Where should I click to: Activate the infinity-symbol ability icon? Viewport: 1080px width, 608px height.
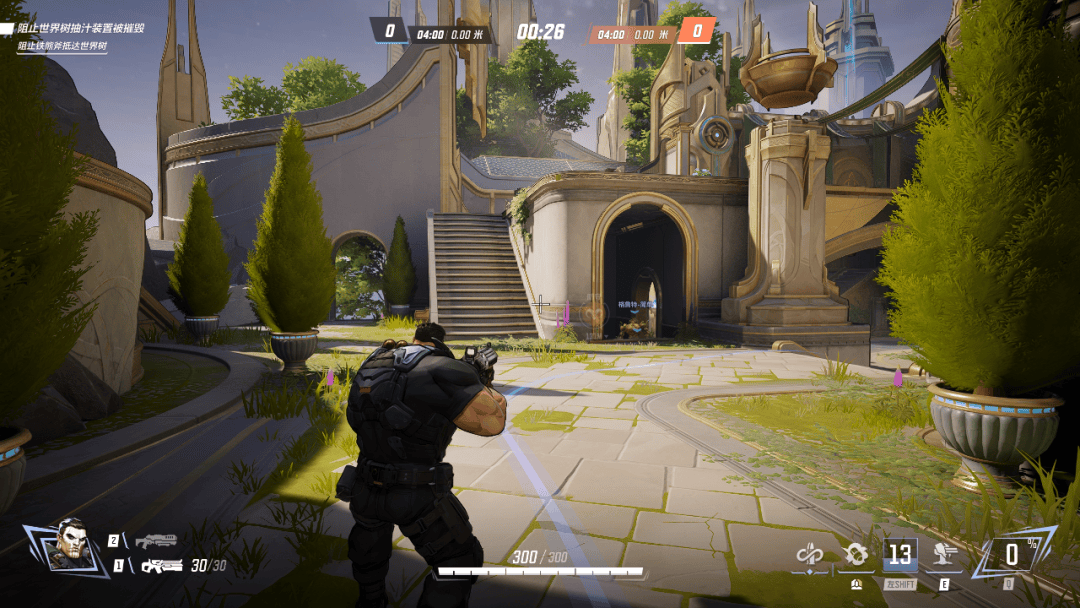pos(810,555)
